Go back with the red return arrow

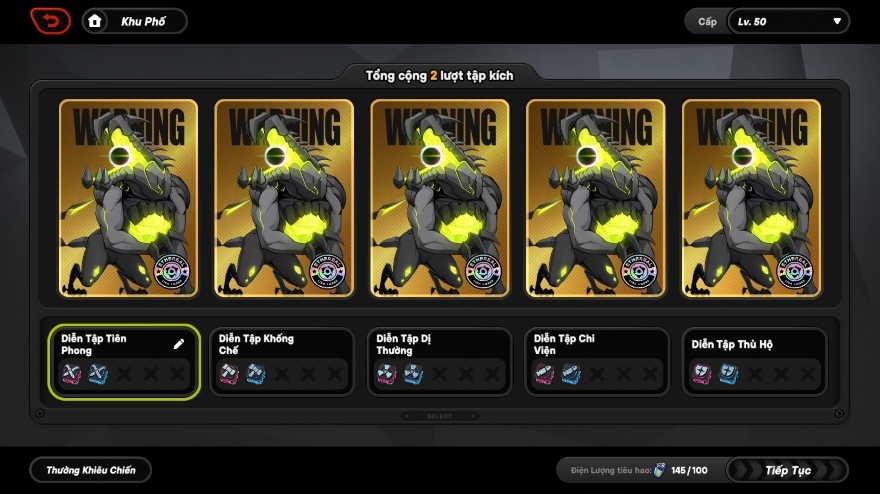pos(50,21)
